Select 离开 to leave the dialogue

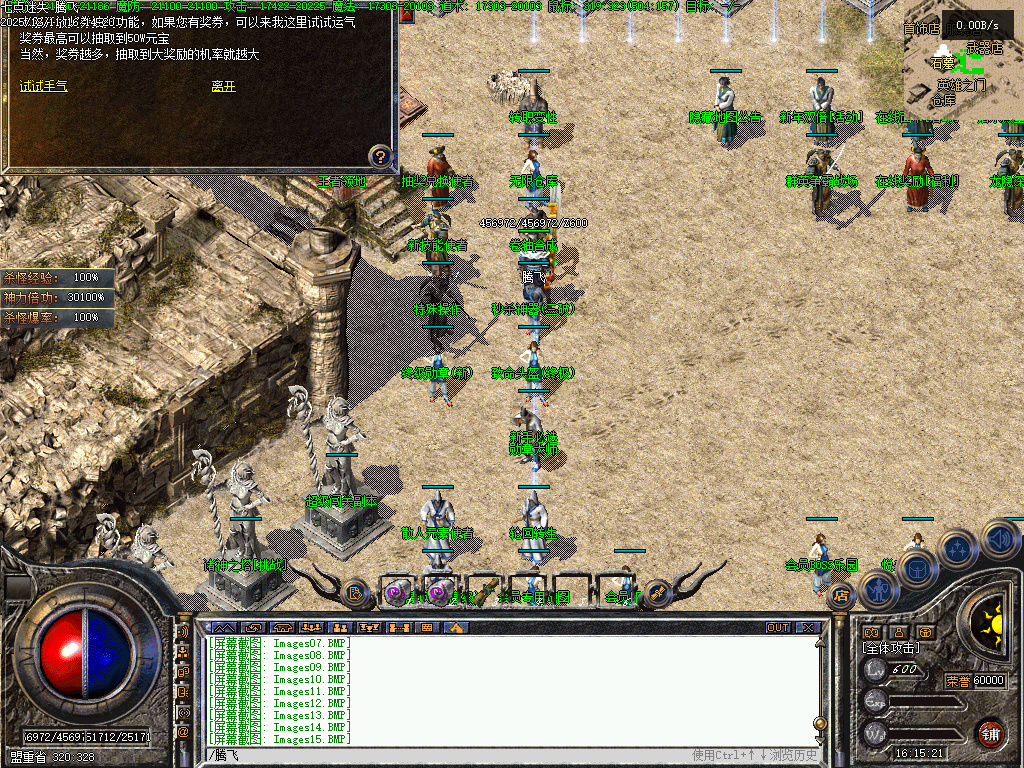coord(223,87)
